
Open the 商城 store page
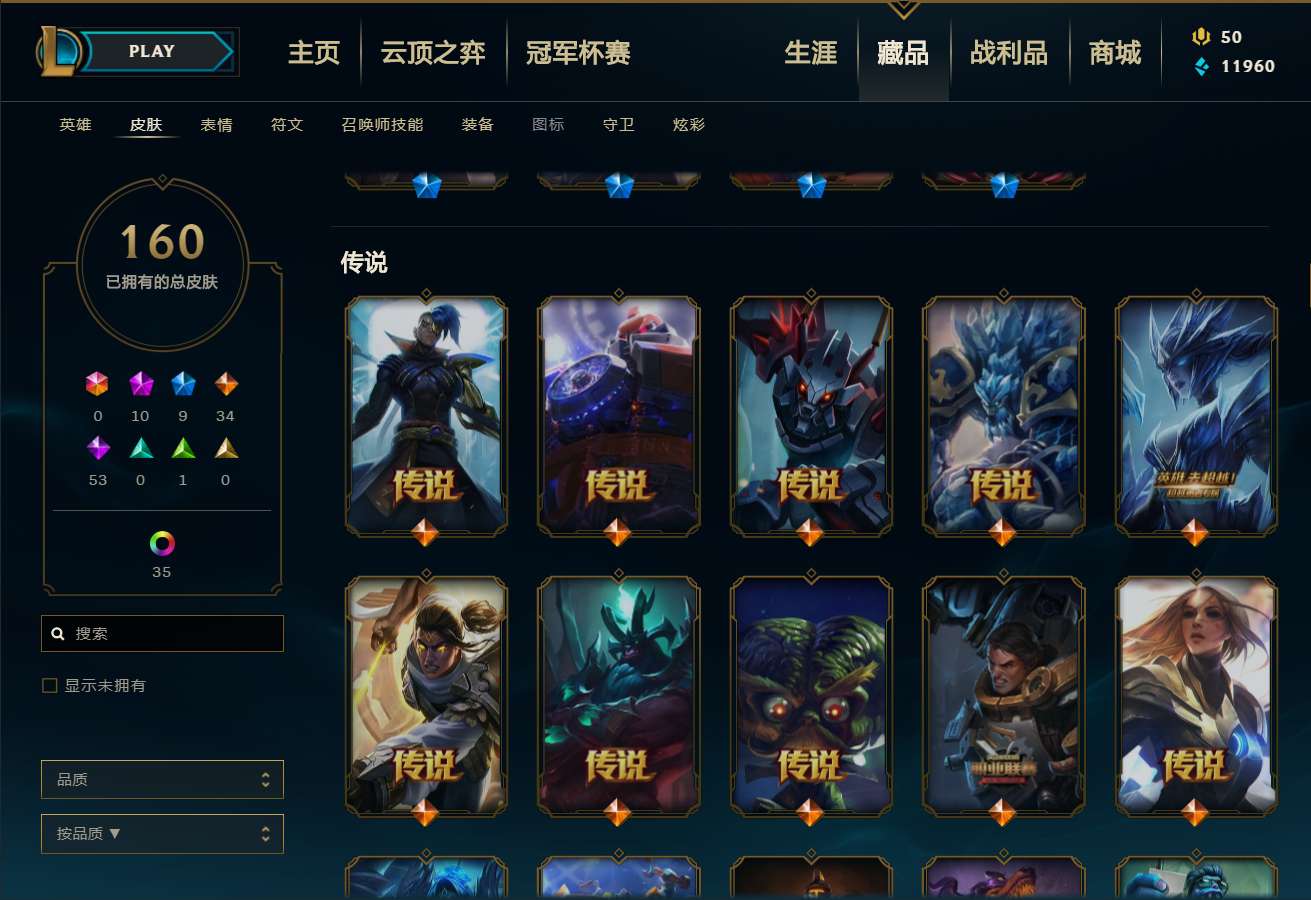(1114, 54)
